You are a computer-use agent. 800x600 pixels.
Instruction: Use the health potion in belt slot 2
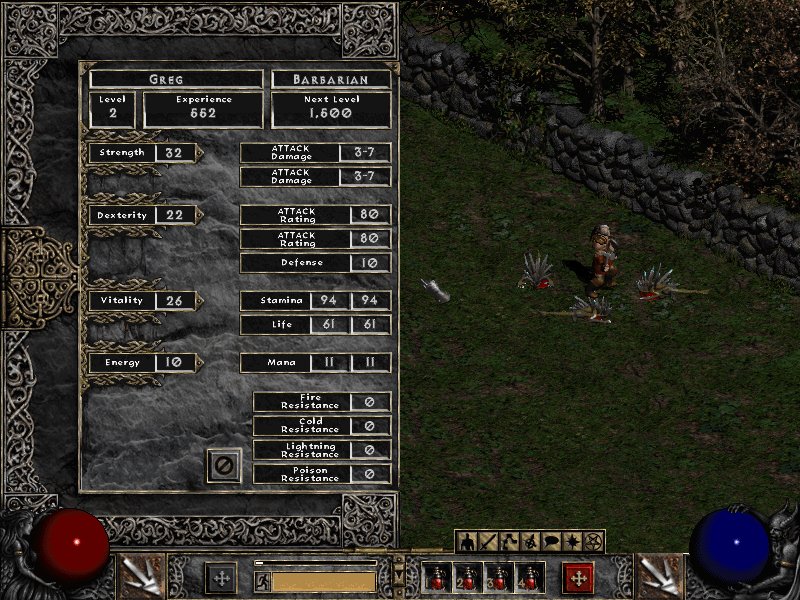tap(468, 579)
